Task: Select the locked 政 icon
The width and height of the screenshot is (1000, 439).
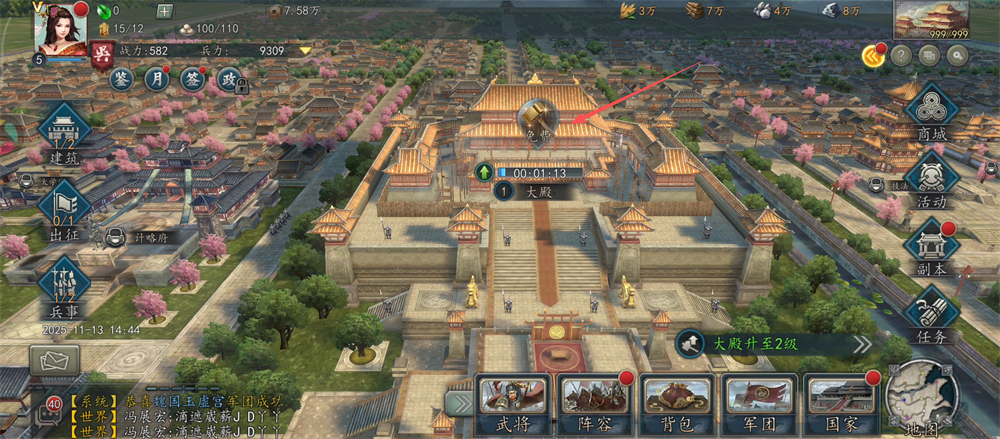Action: click(228, 79)
